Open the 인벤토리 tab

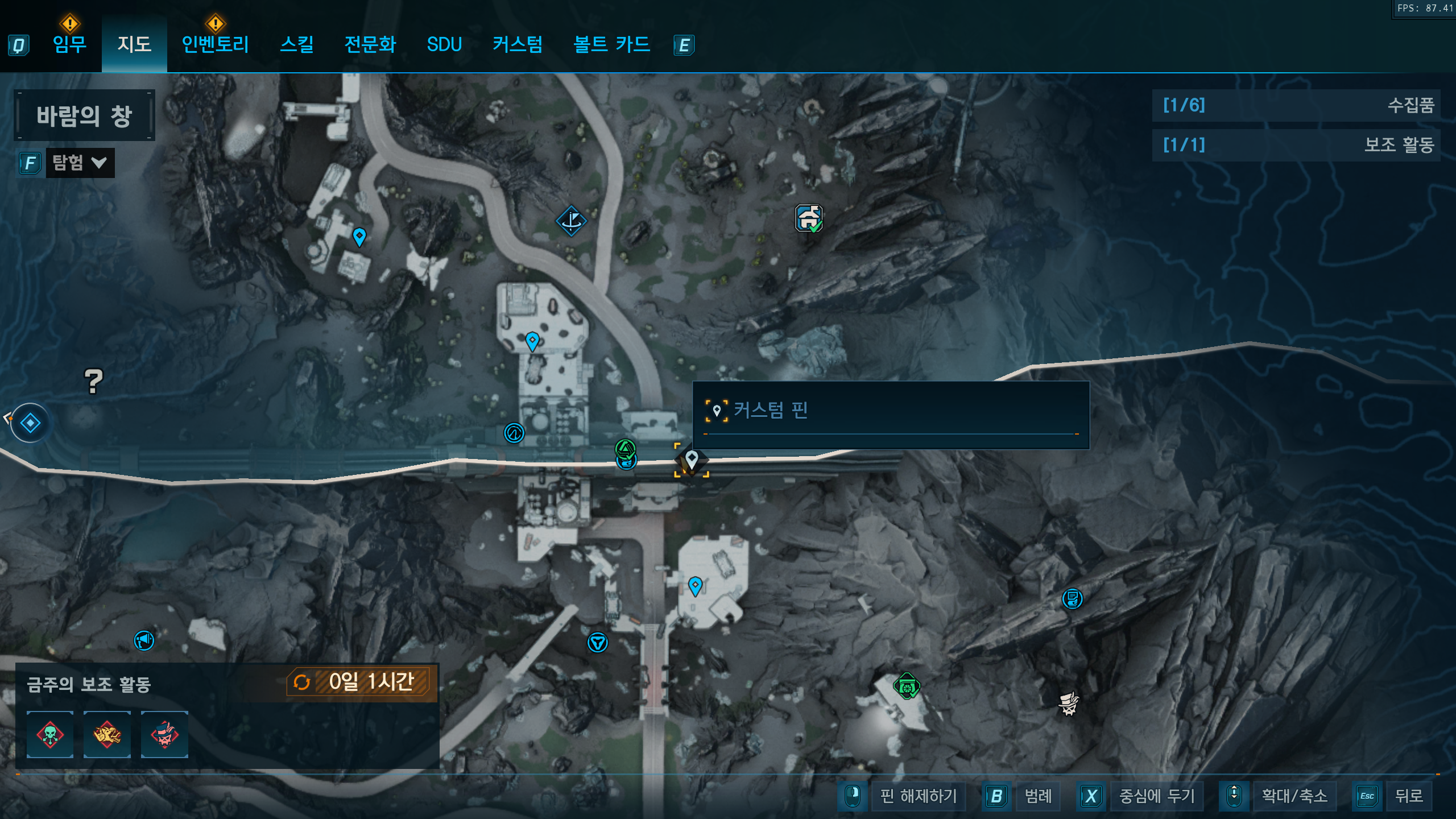pyautogui.click(x=215, y=44)
